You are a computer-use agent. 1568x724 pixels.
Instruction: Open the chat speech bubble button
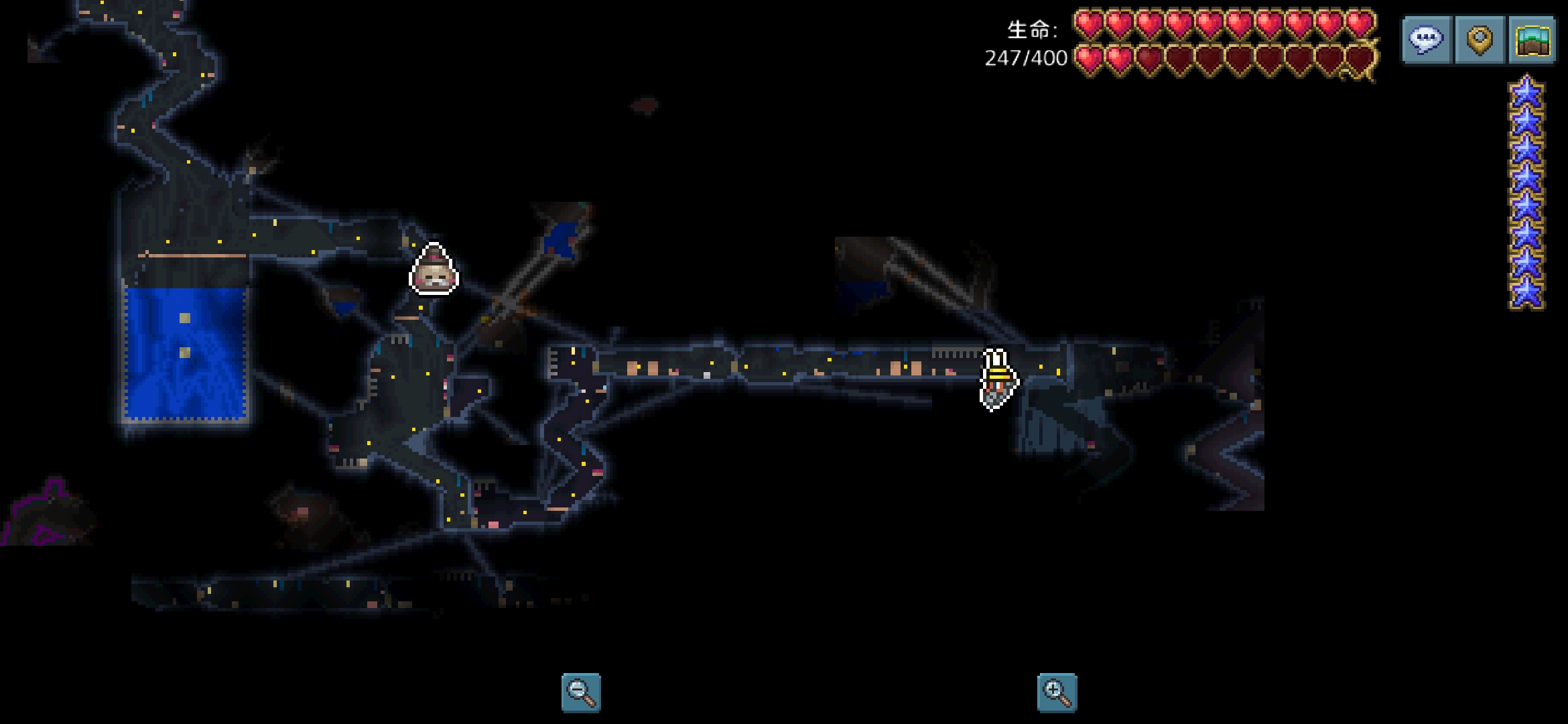tap(1426, 40)
